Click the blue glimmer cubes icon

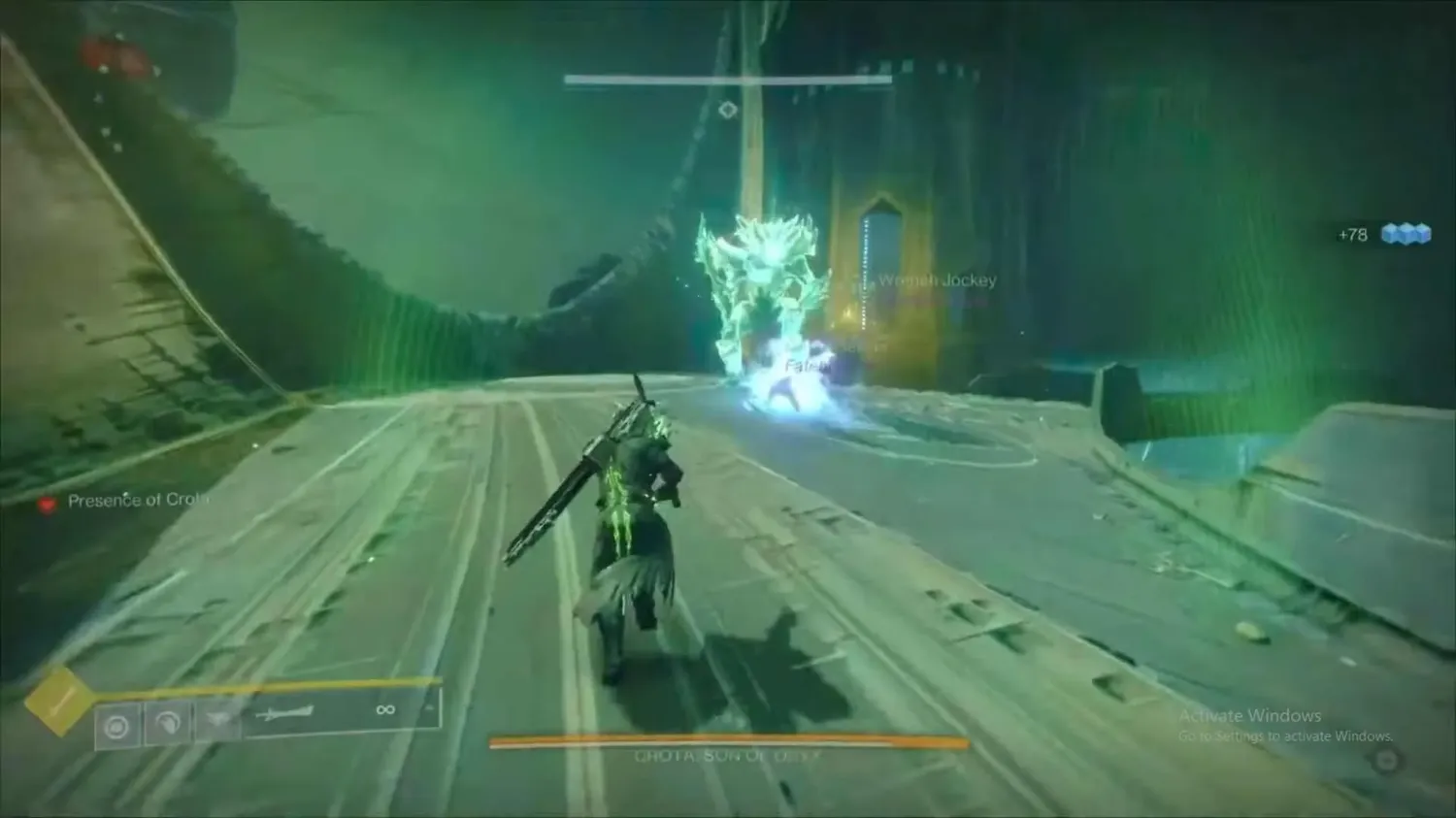(1406, 234)
